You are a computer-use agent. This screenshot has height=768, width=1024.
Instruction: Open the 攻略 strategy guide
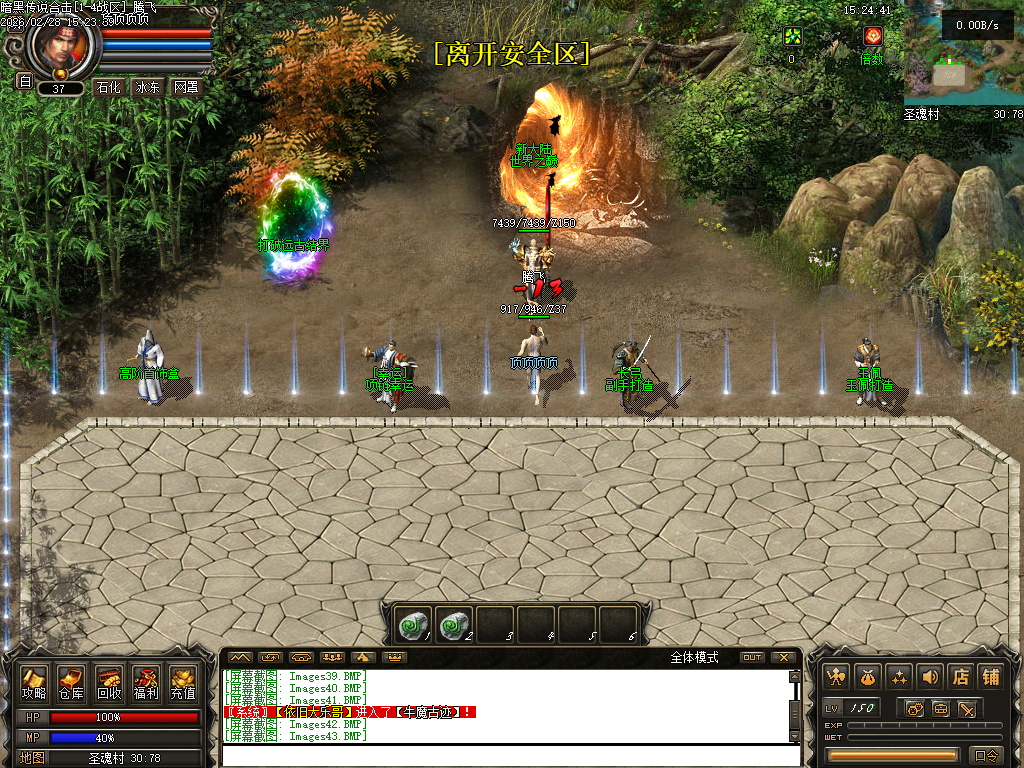pos(34,683)
